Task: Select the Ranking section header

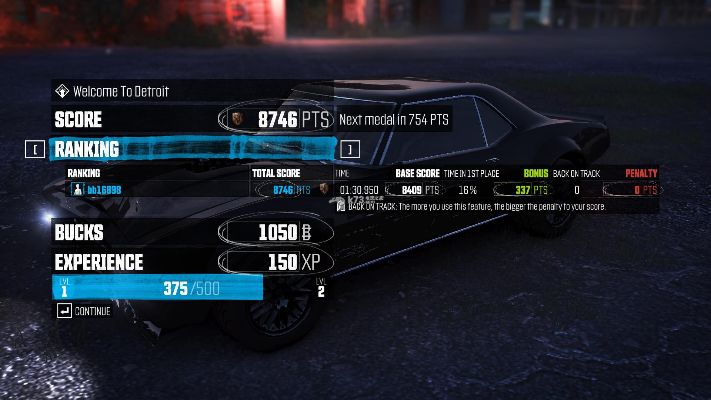Action: pyautogui.click(x=88, y=150)
